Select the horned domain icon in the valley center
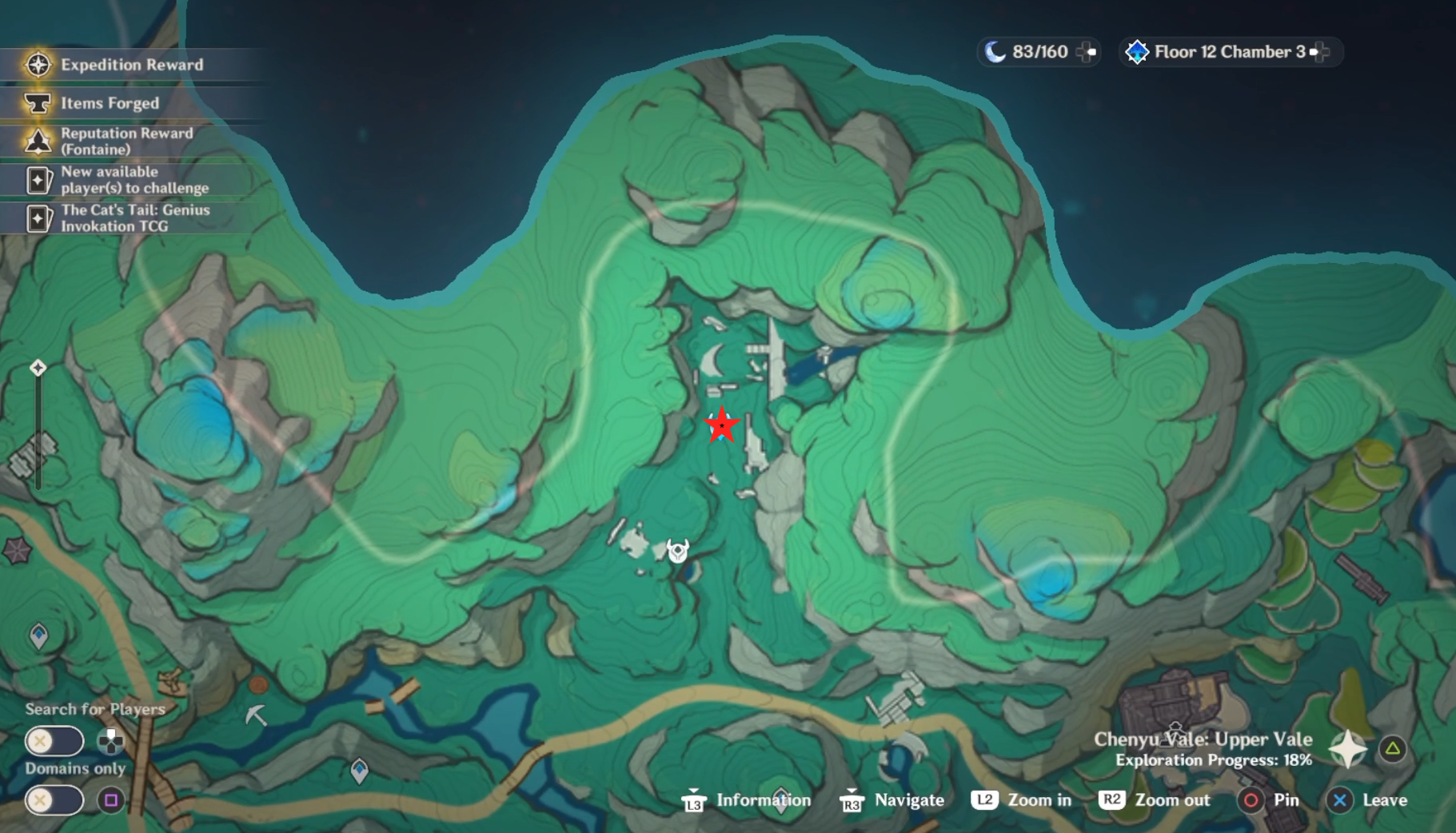 676,549
